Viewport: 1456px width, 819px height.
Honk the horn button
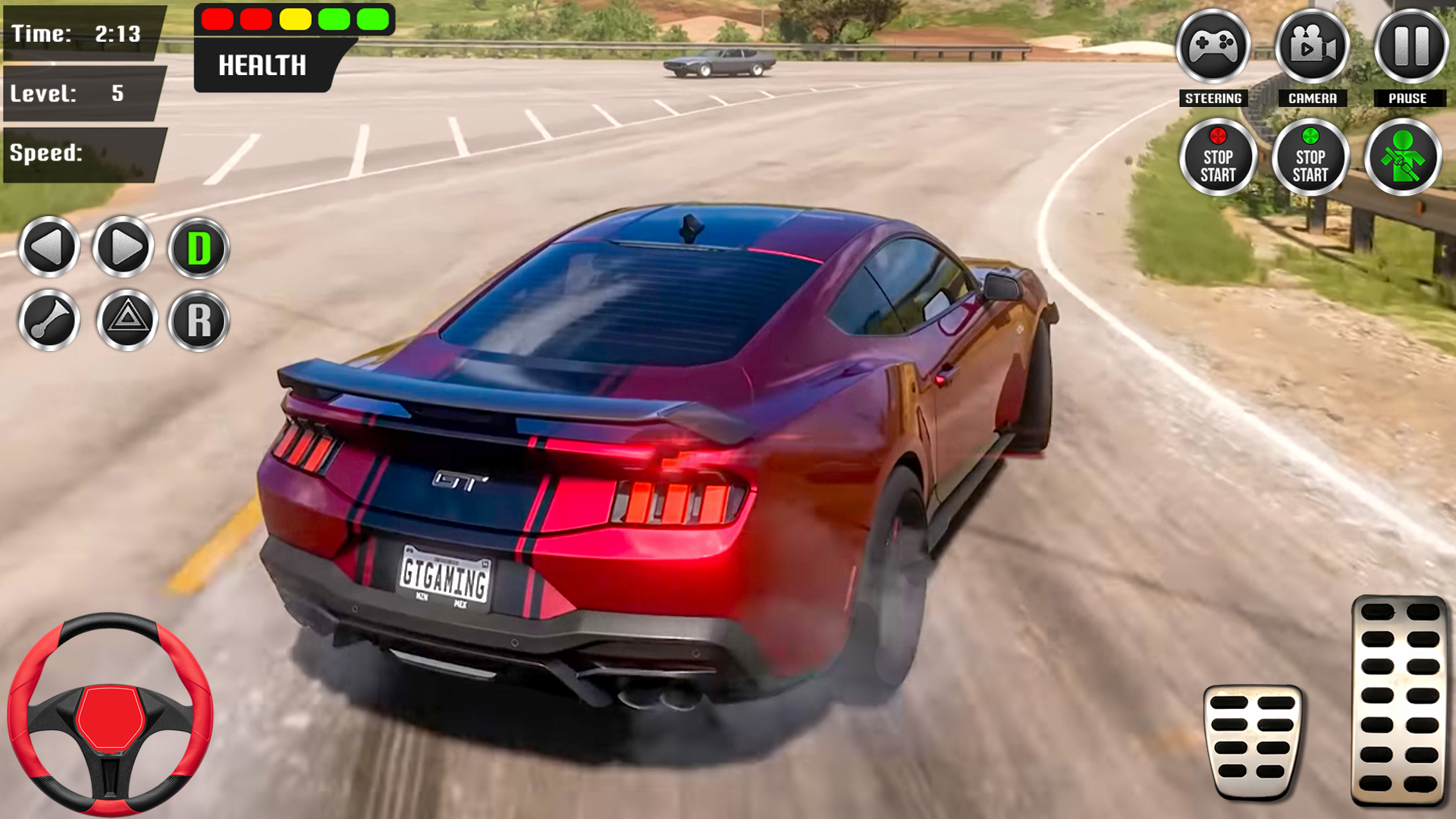[x=49, y=321]
